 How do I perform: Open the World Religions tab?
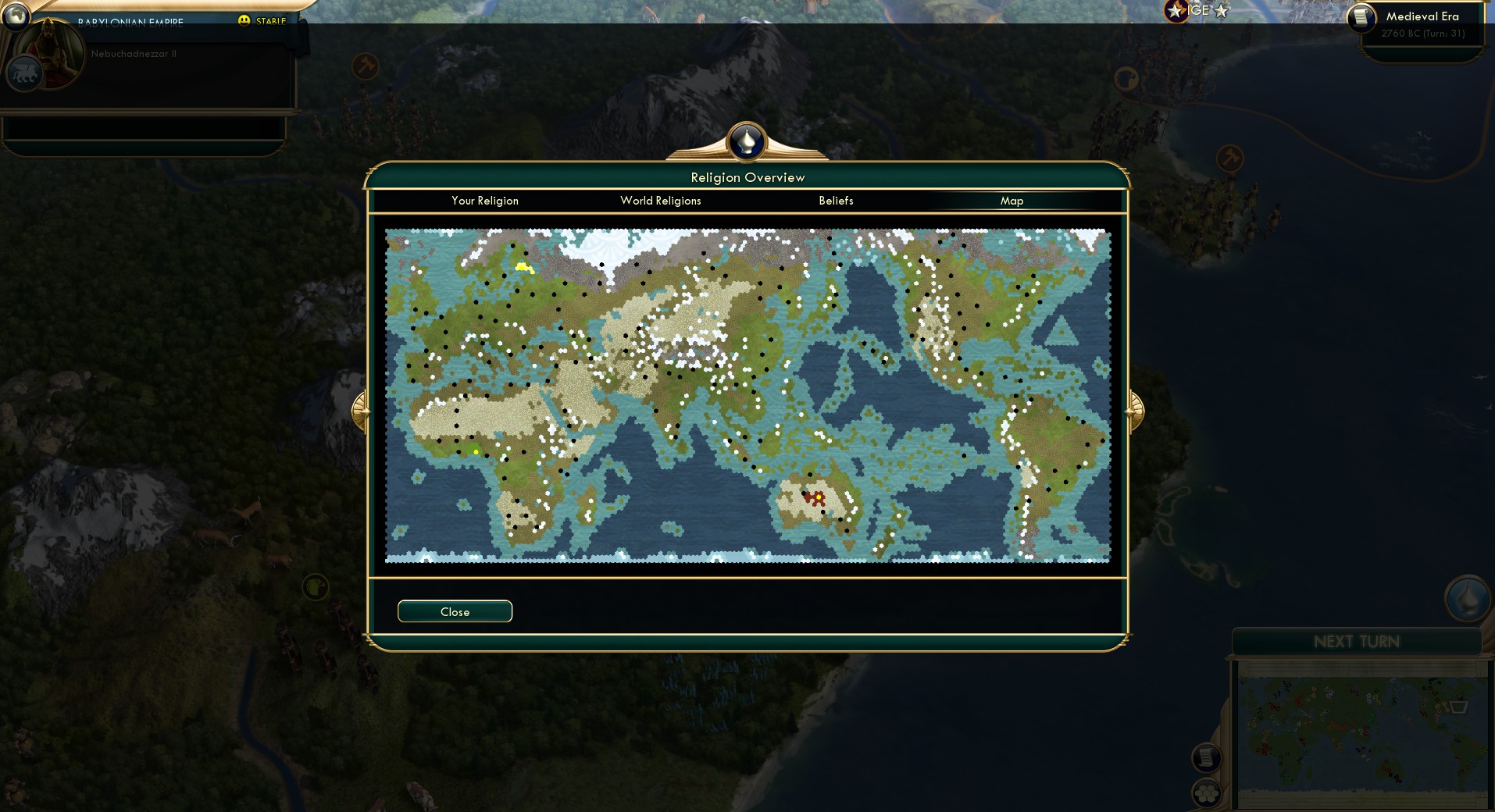pos(660,201)
